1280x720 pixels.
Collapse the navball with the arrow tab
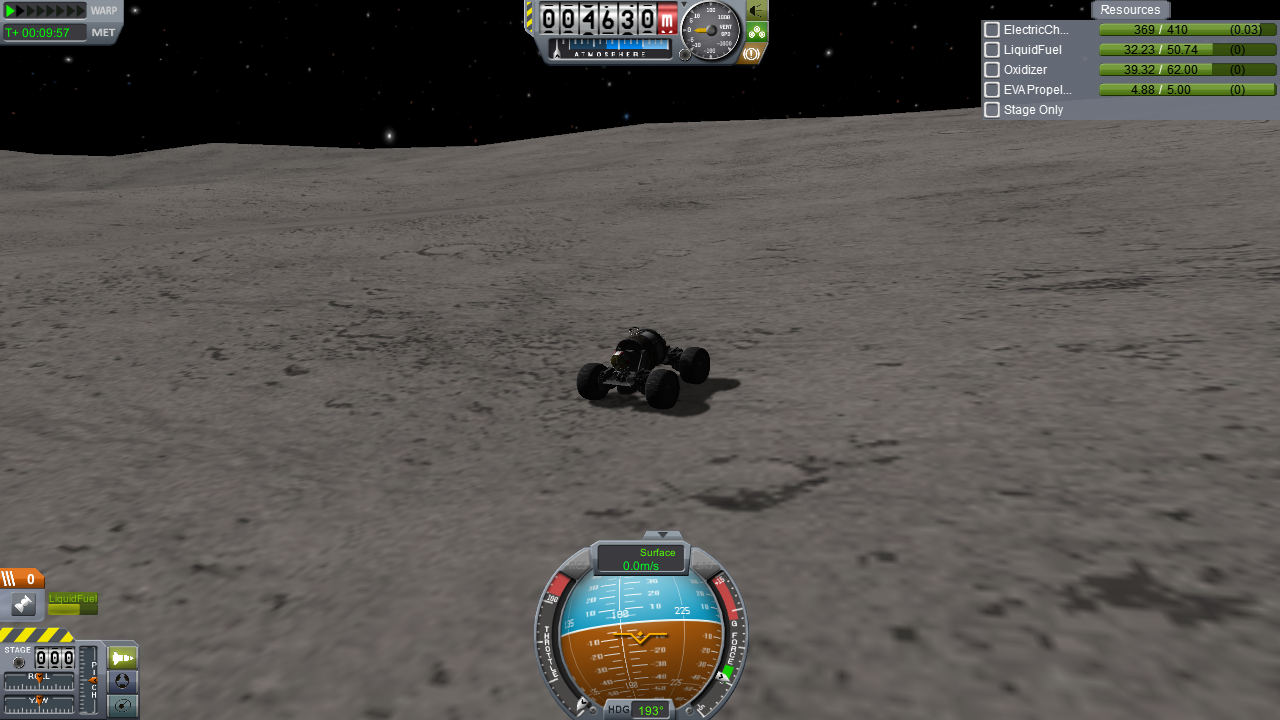pyautogui.click(x=662, y=535)
